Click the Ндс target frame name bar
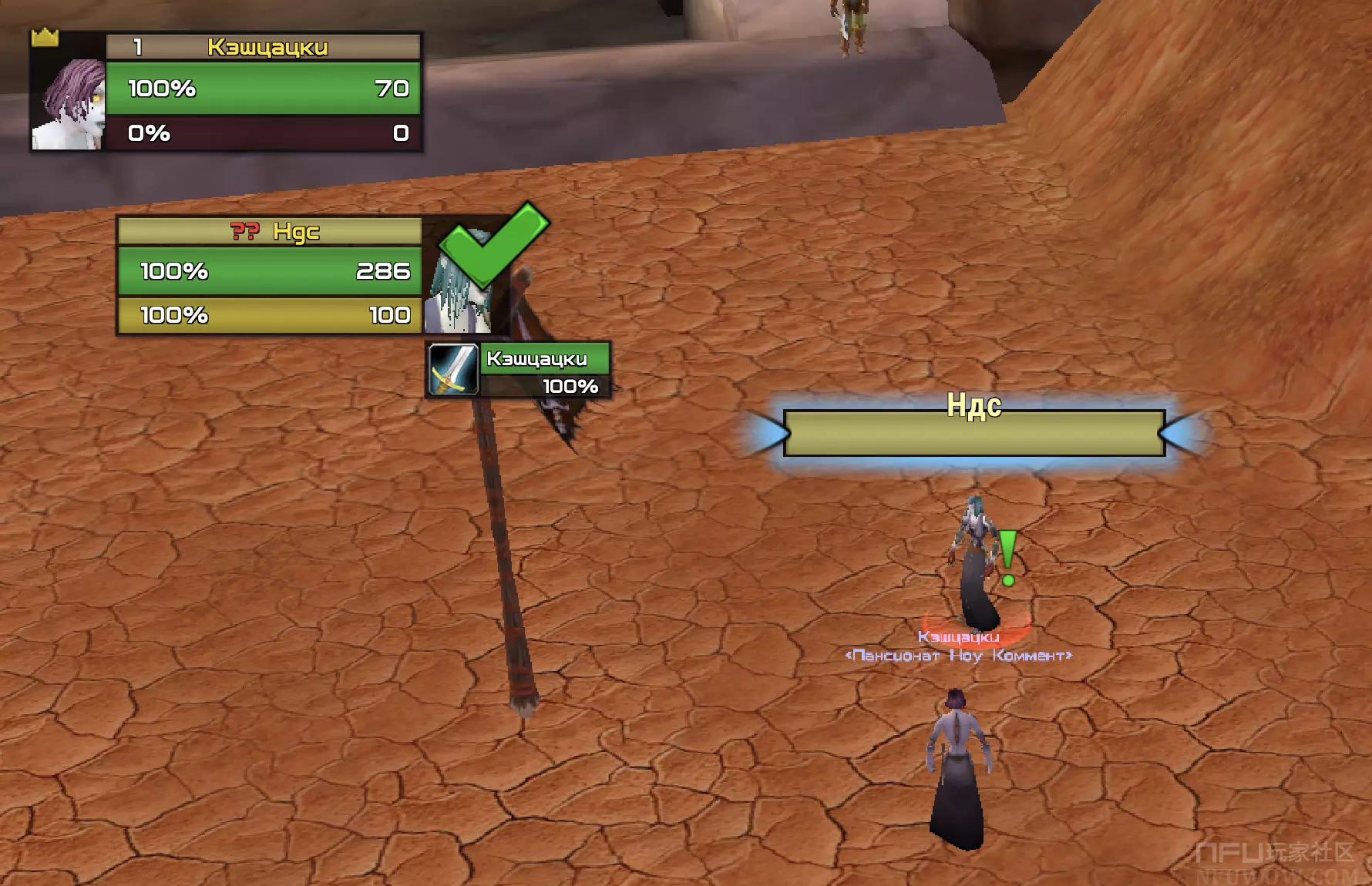The height and width of the screenshot is (886, 1372). pos(270,231)
